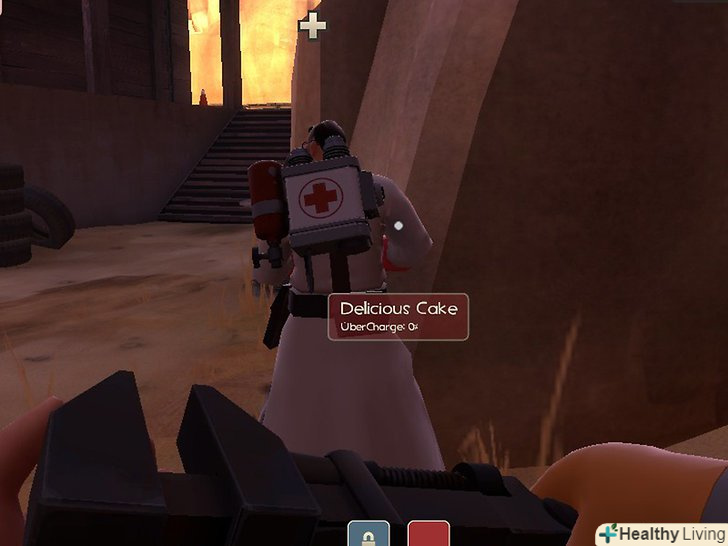
Task: Select the red control point icon
Action: pos(427,534)
